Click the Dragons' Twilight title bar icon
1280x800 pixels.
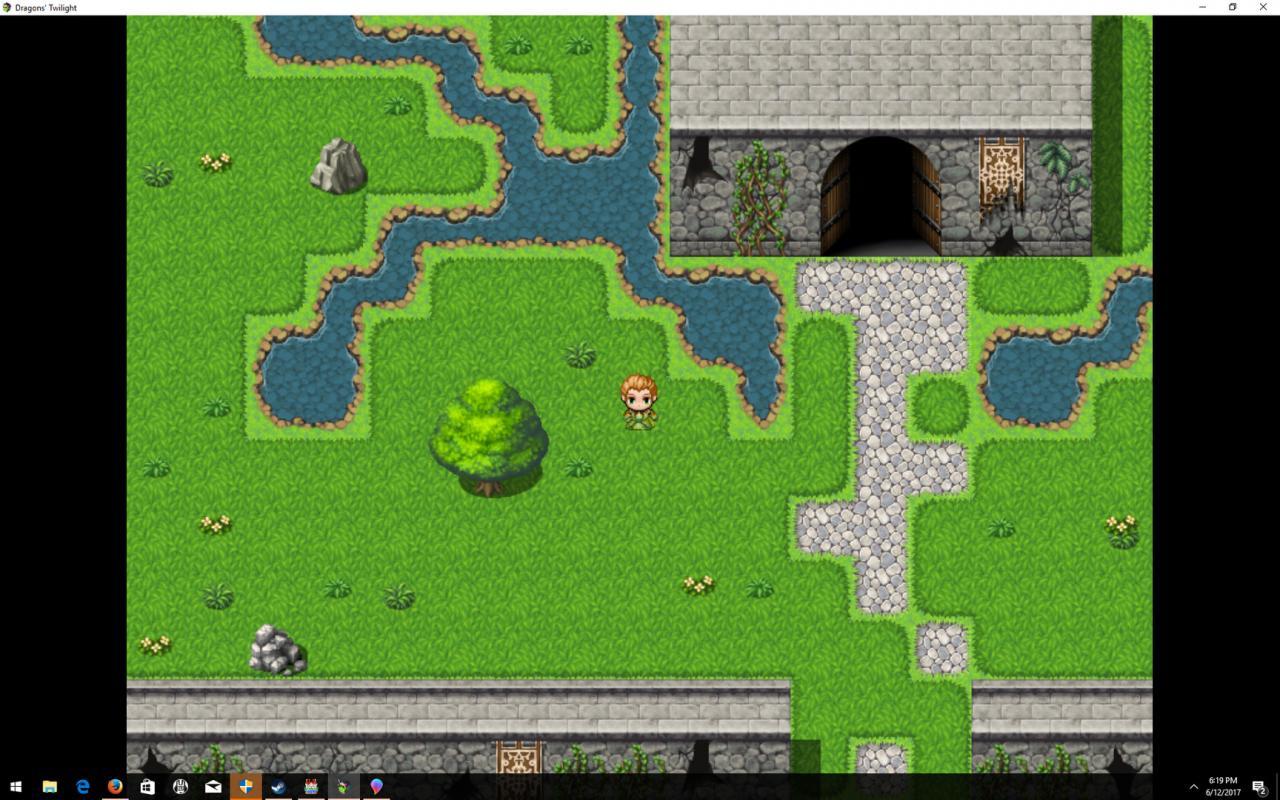[x=8, y=7]
